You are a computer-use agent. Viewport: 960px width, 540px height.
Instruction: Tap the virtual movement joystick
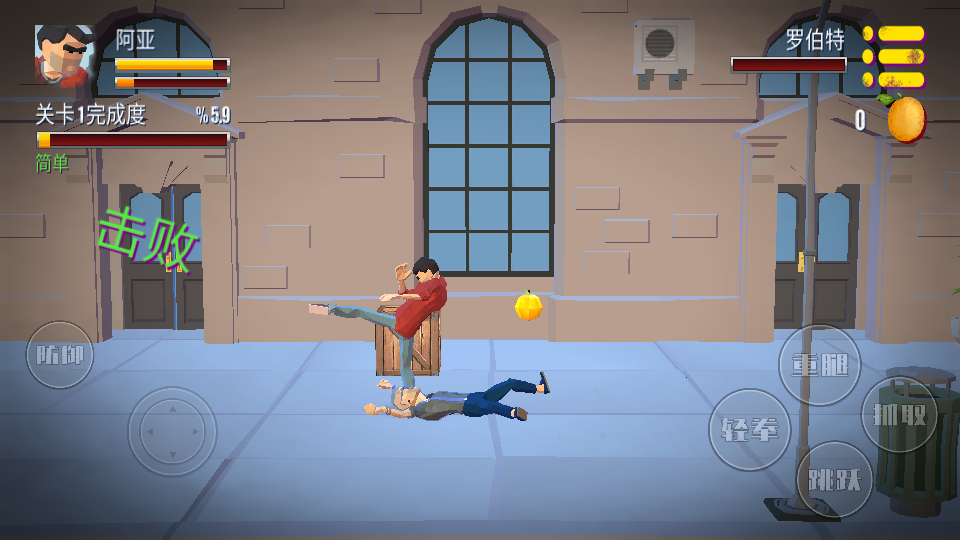(x=172, y=431)
